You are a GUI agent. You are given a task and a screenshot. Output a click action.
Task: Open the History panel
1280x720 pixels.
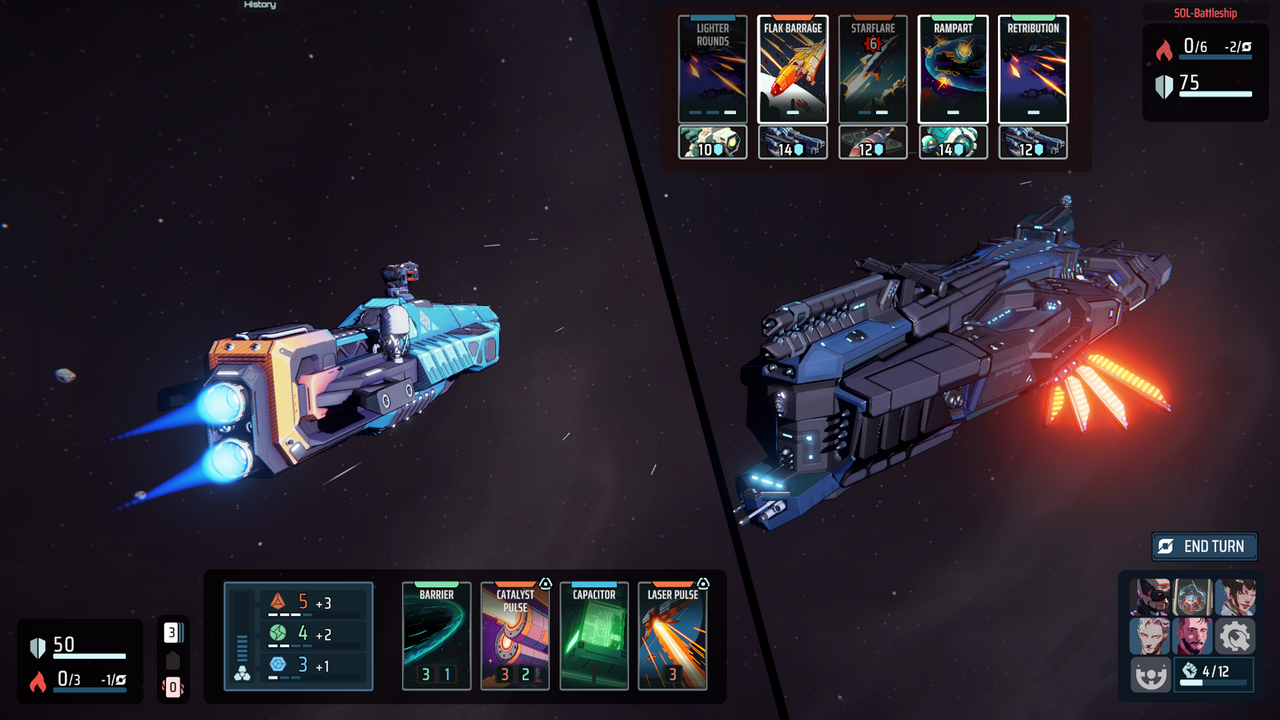[x=259, y=5]
